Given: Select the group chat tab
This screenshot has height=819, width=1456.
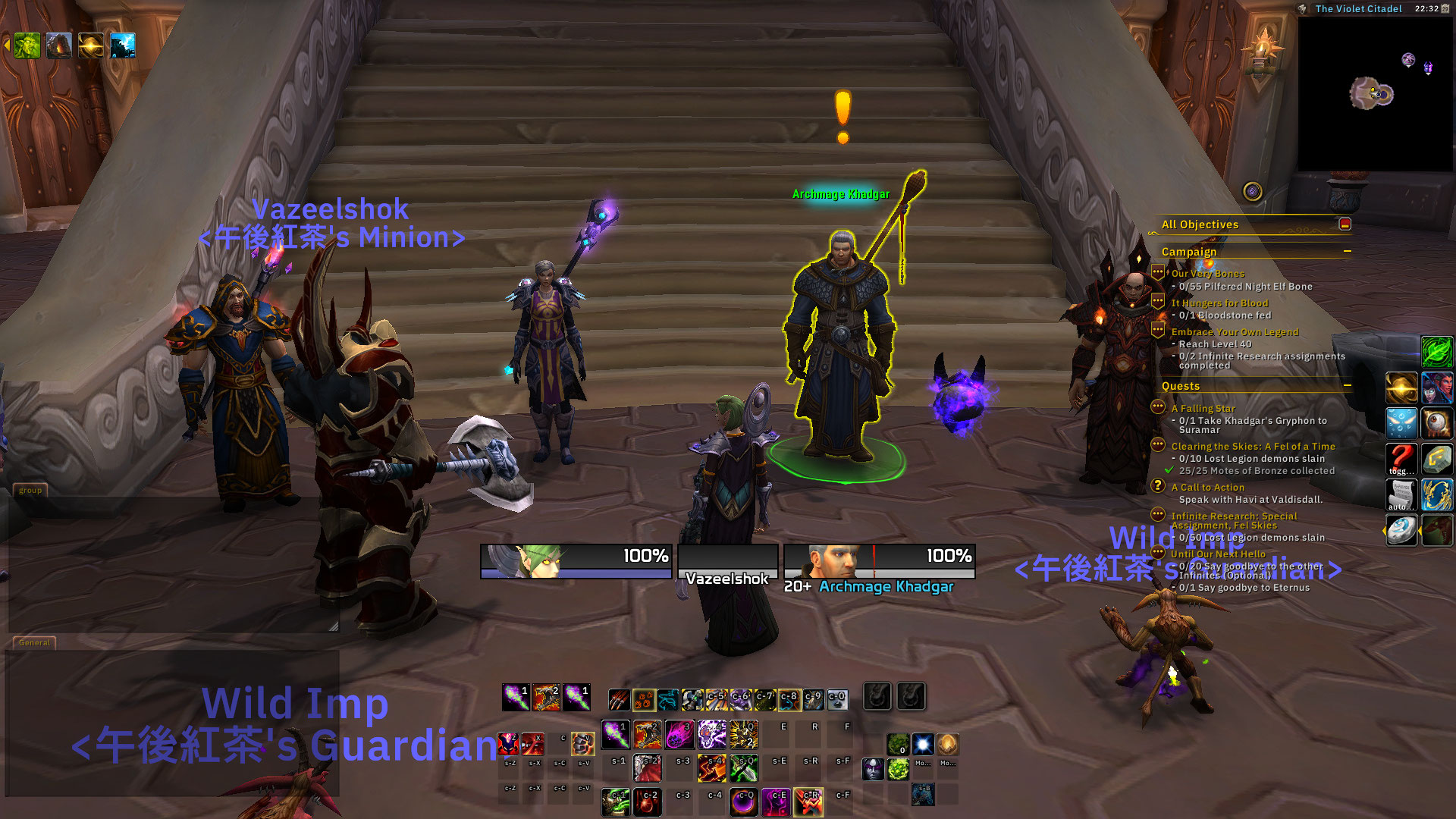Looking at the screenshot, I should (x=30, y=490).
